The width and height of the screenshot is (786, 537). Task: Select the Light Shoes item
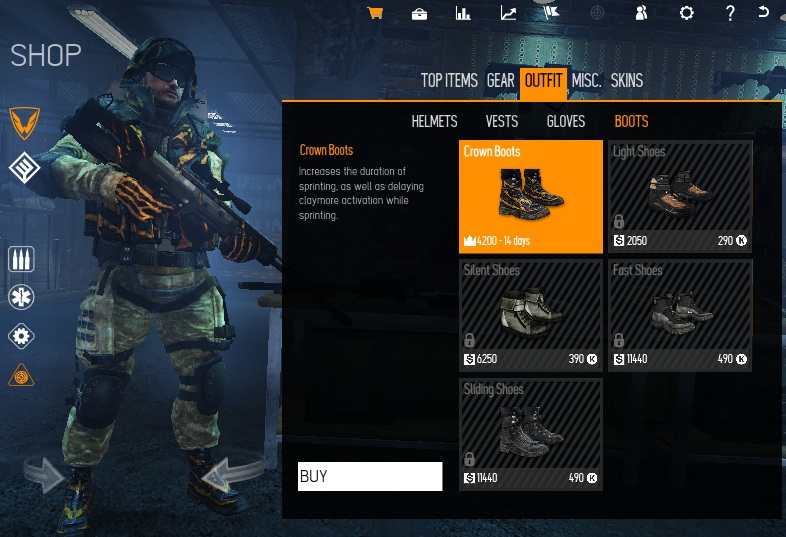click(x=681, y=195)
